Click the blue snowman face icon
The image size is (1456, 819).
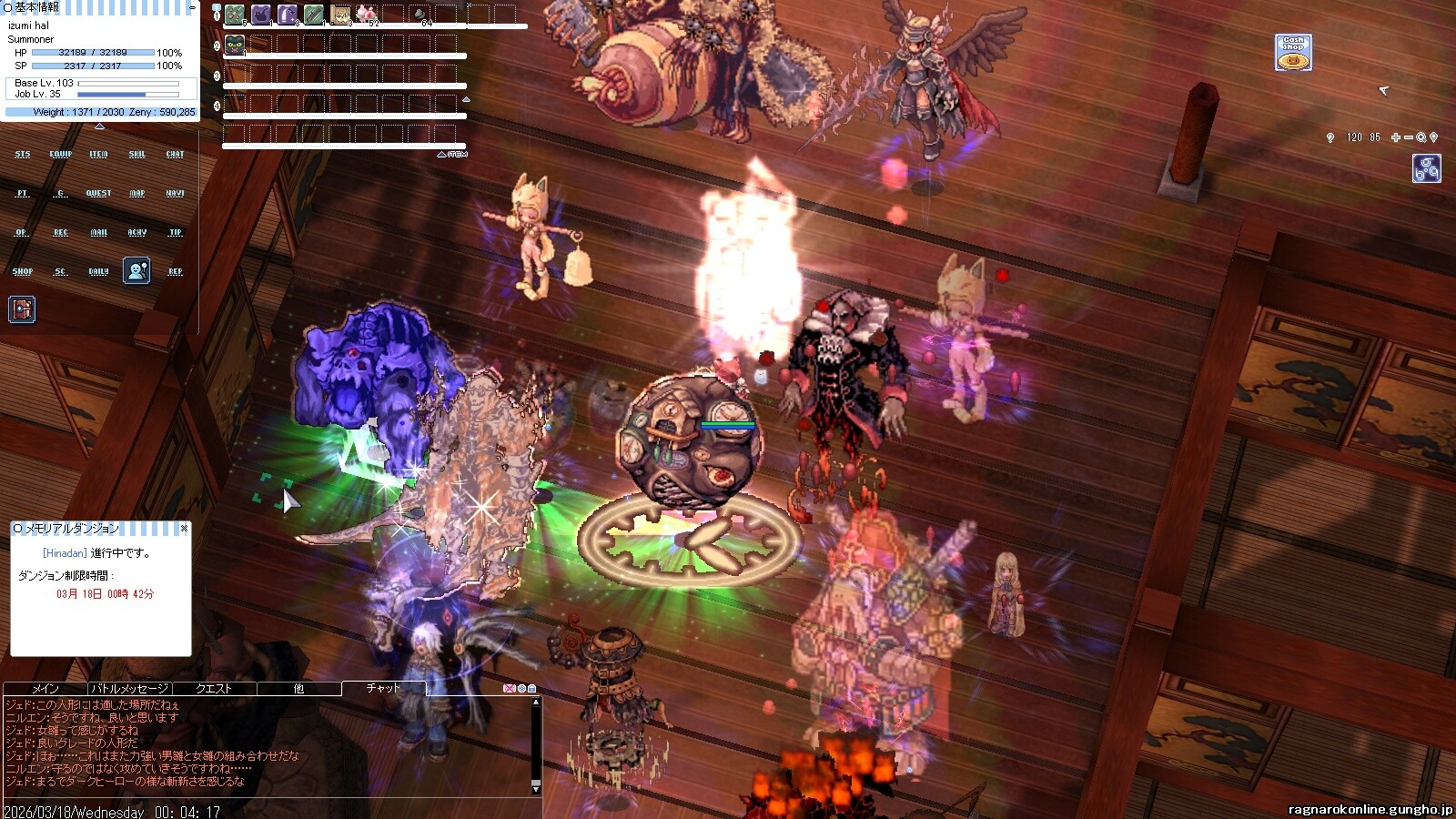(136, 270)
